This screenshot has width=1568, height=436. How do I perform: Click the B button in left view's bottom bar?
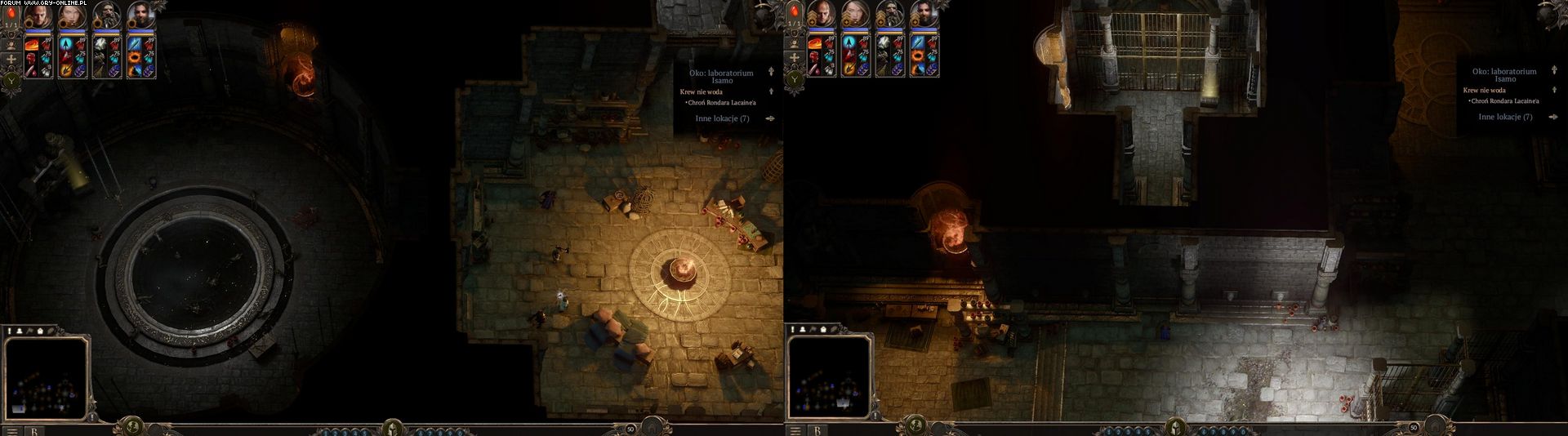(x=35, y=429)
